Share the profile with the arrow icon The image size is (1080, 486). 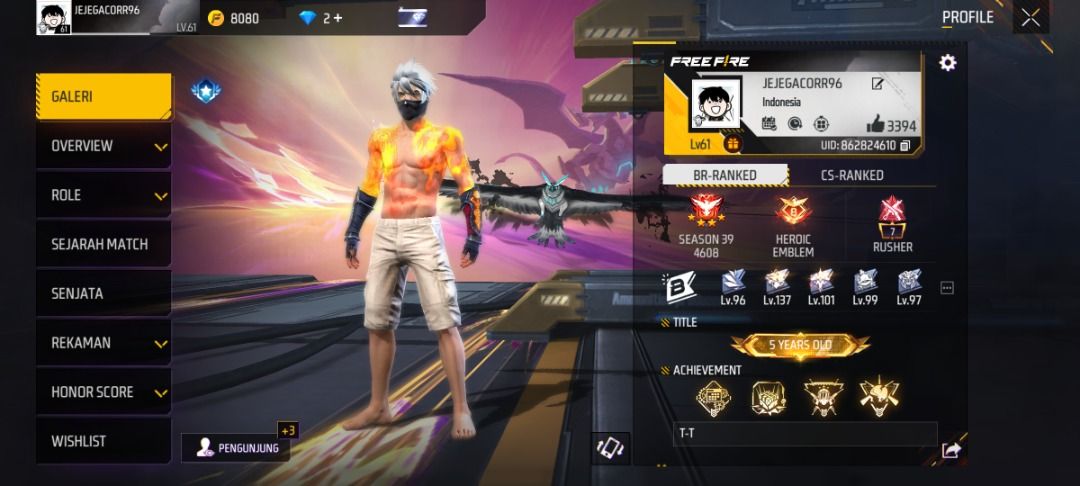click(951, 451)
